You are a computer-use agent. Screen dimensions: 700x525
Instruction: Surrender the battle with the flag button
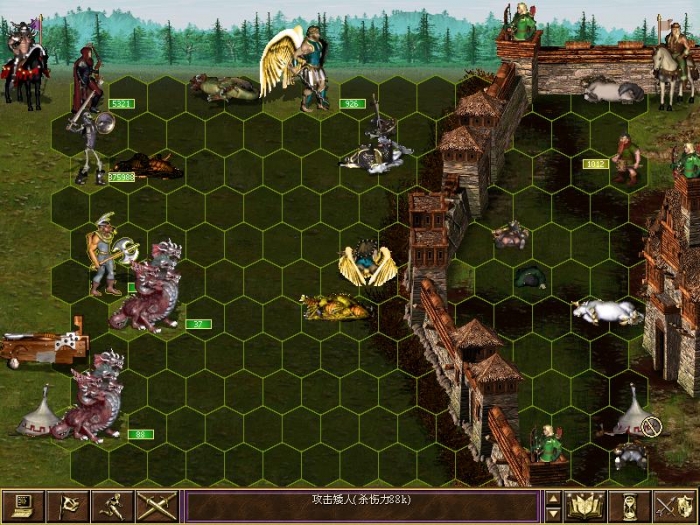[68, 506]
